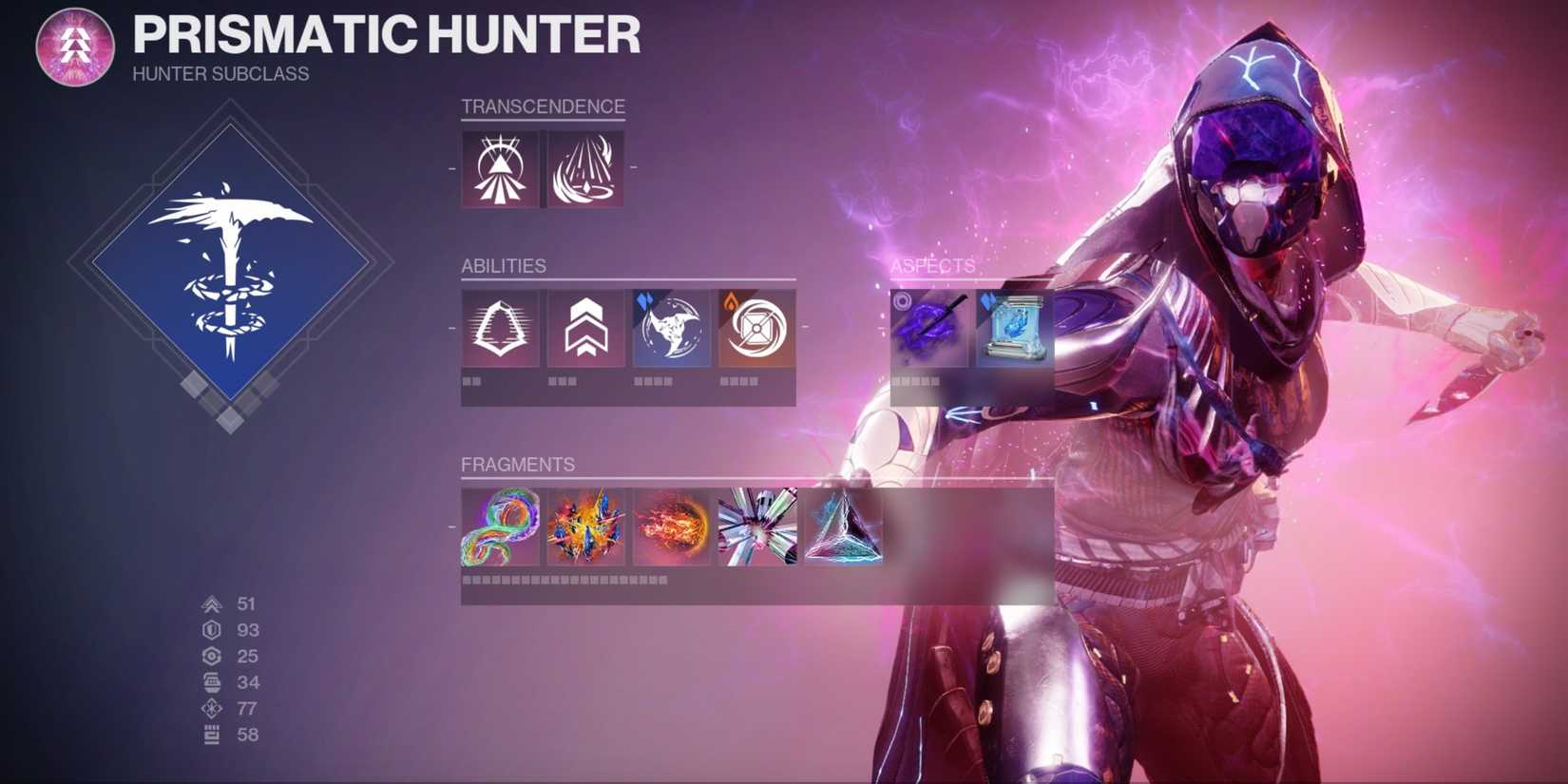Click the Resilience stat icon showing 93
The image size is (1568, 784).
[x=213, y=629]
